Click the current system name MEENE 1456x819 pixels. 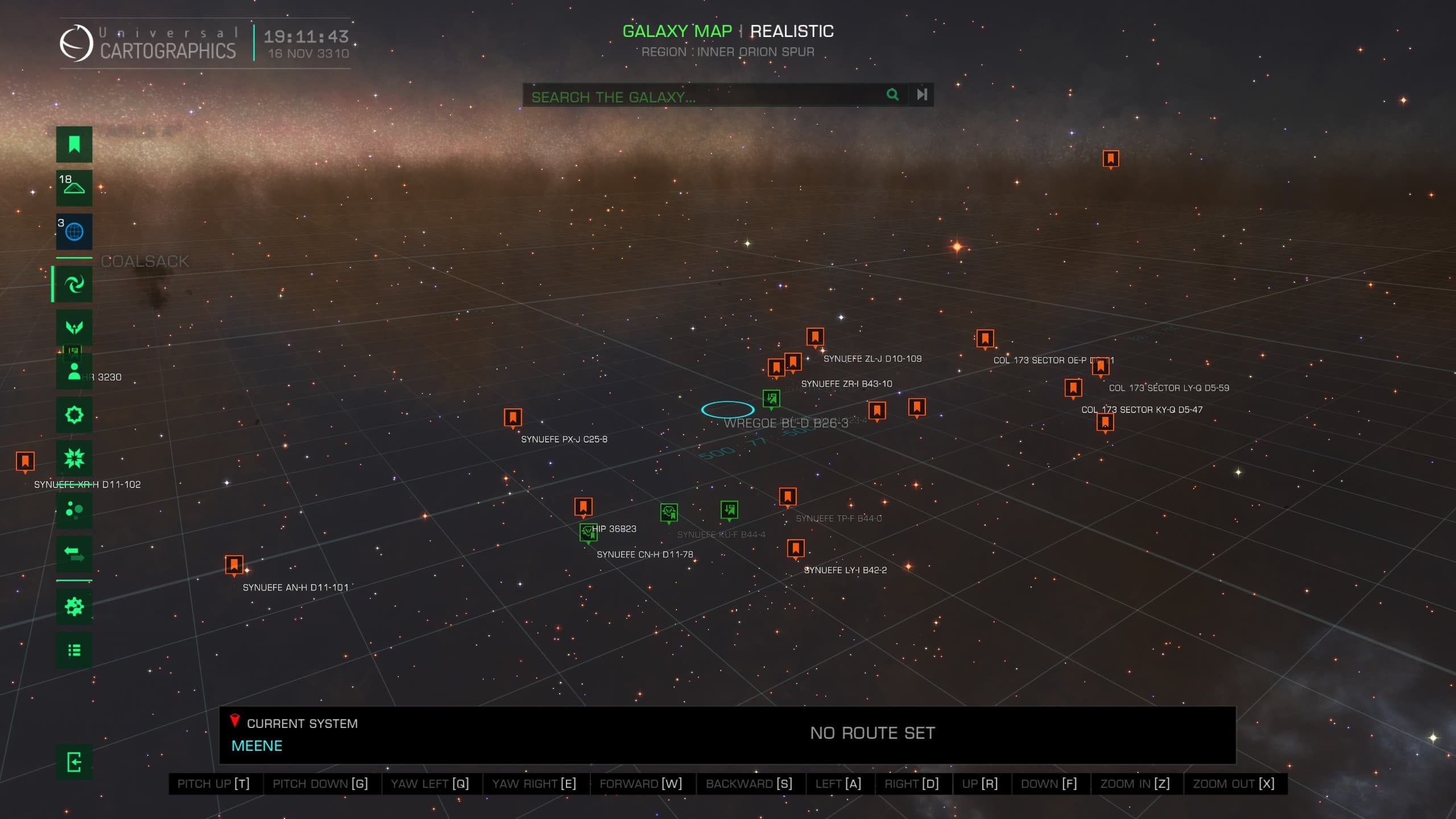click(x=257, y=746)
